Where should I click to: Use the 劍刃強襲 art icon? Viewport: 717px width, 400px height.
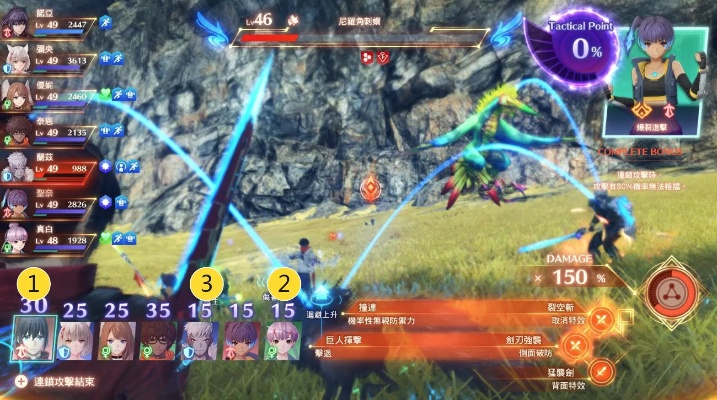(576, 346)
